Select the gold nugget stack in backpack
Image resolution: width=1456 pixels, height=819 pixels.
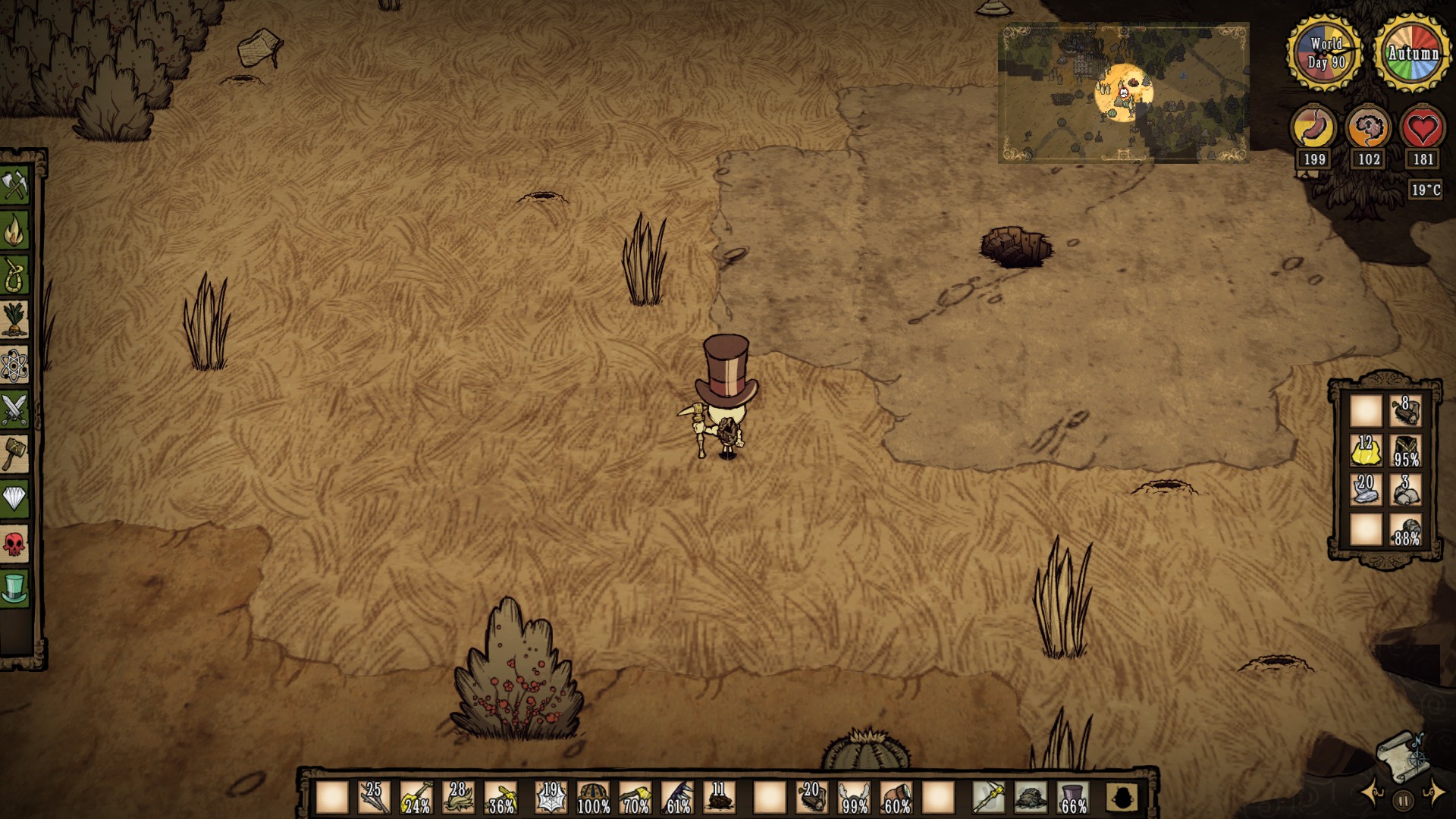(x=1366, y=451)
